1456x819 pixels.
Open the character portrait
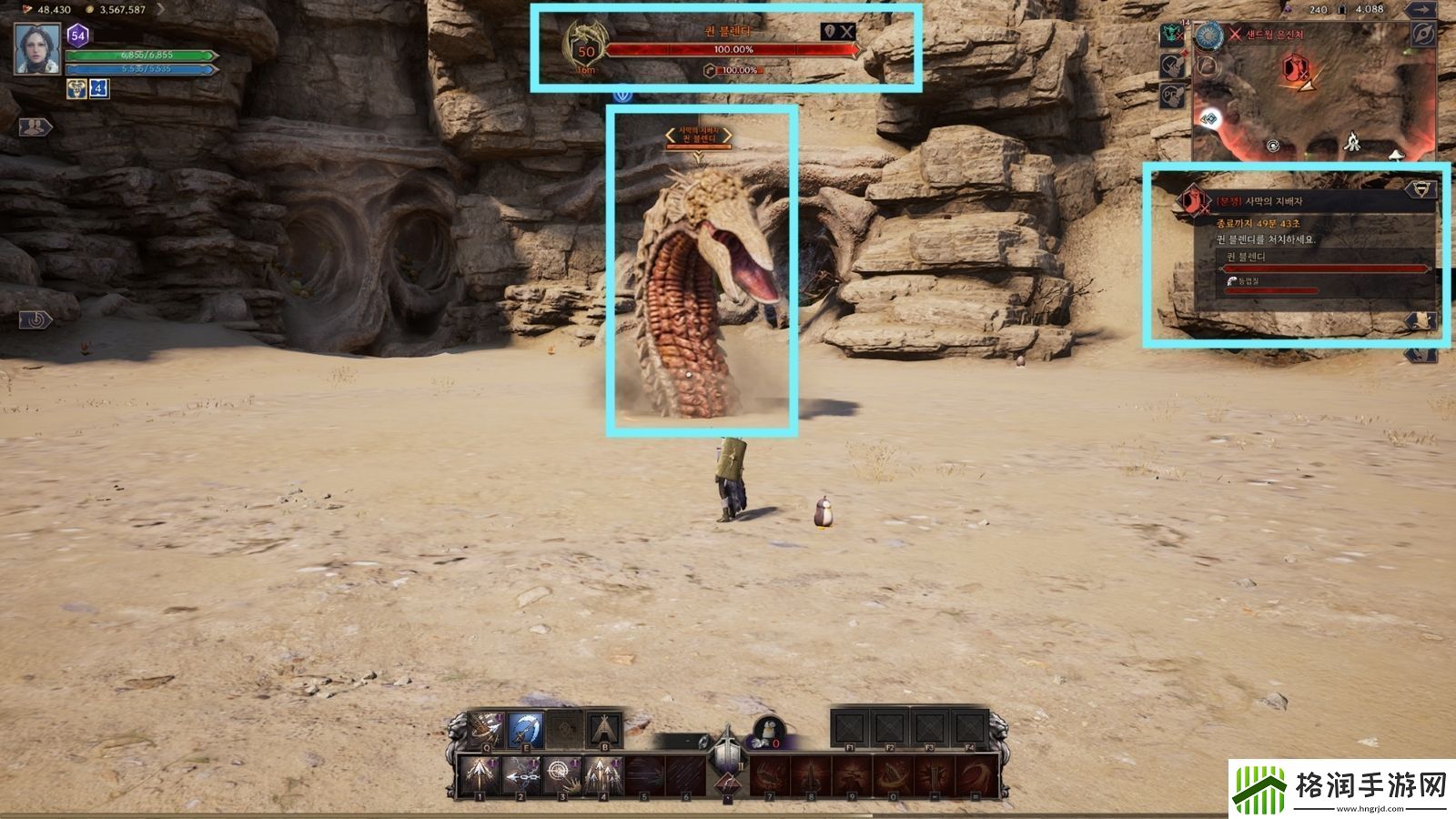pyautogui.click(x=37, y=48)
